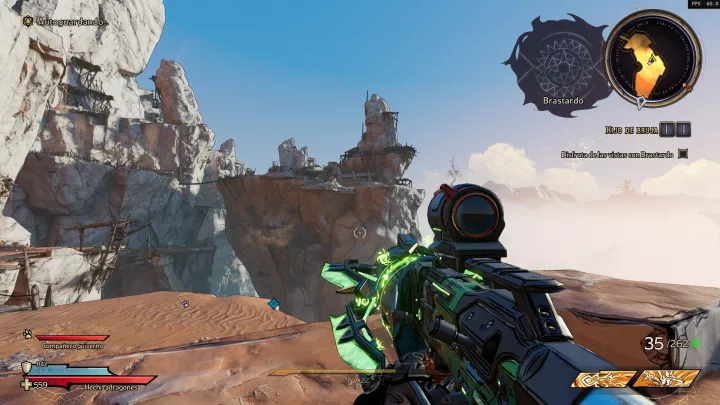720x405 pixels.
Task: Activate the left orange action skill icon
Action: pyautogui.click(x=603, y=379)
